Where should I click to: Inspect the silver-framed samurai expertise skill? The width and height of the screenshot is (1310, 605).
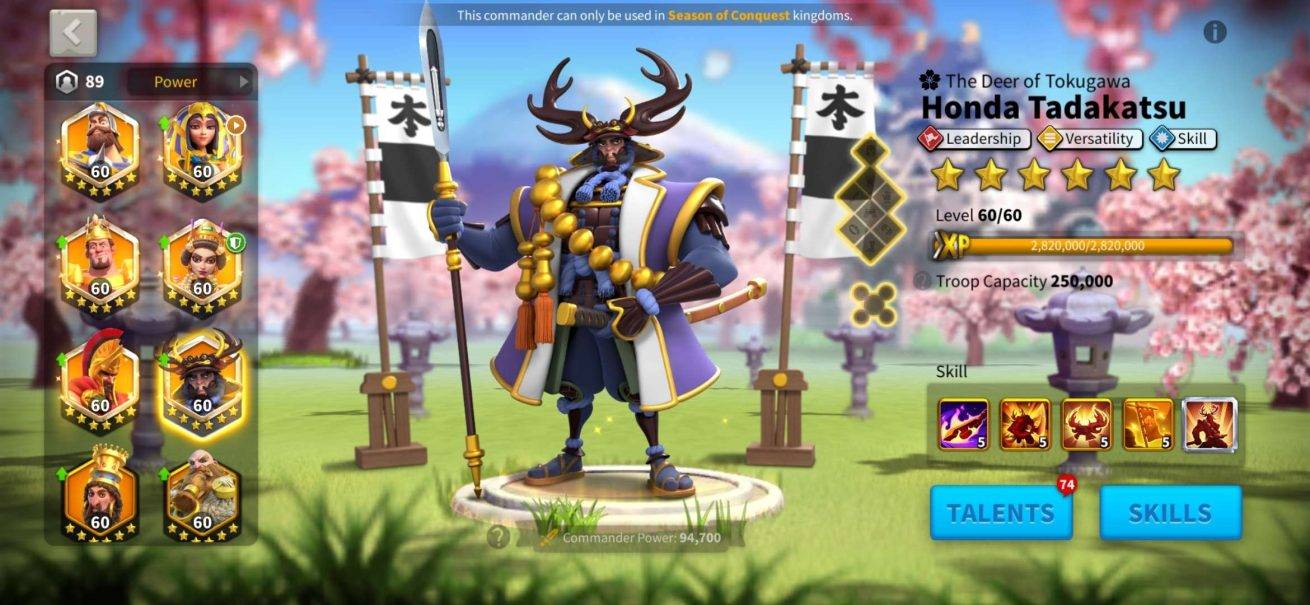[1210, 424]
